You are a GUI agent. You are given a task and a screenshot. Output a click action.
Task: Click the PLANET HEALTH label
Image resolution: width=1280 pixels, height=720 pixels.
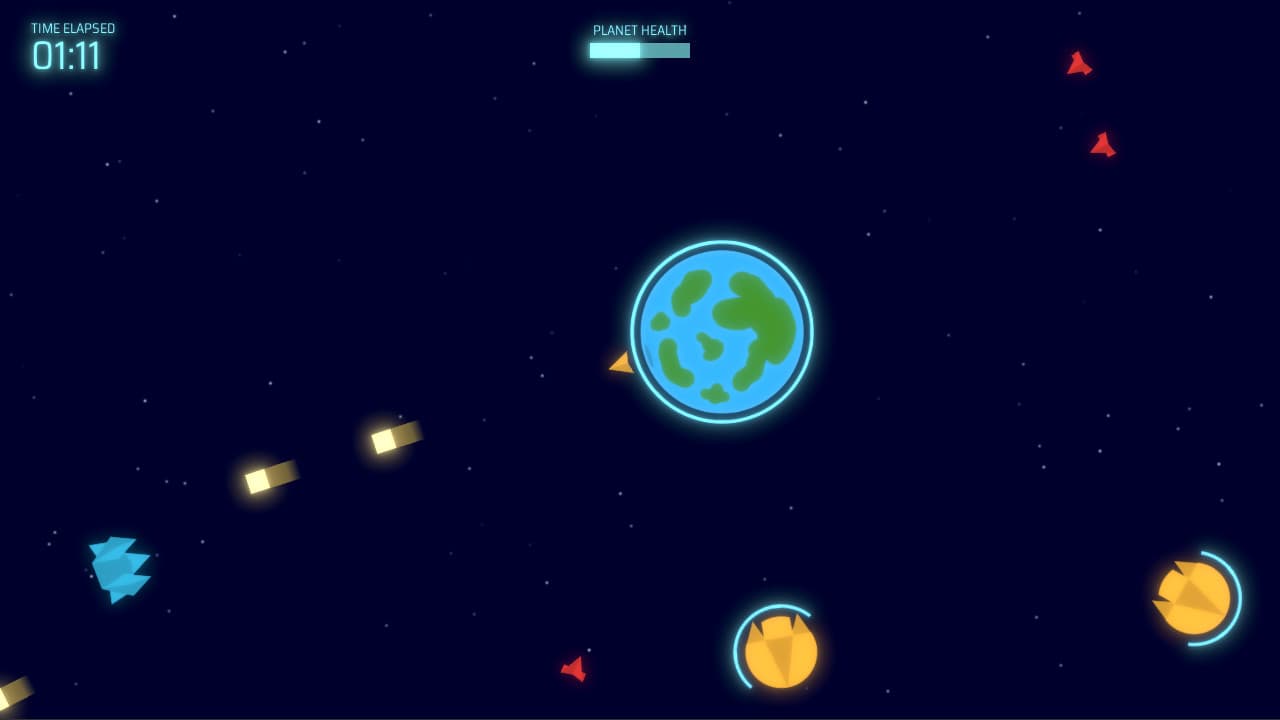[x=639, y=30]
